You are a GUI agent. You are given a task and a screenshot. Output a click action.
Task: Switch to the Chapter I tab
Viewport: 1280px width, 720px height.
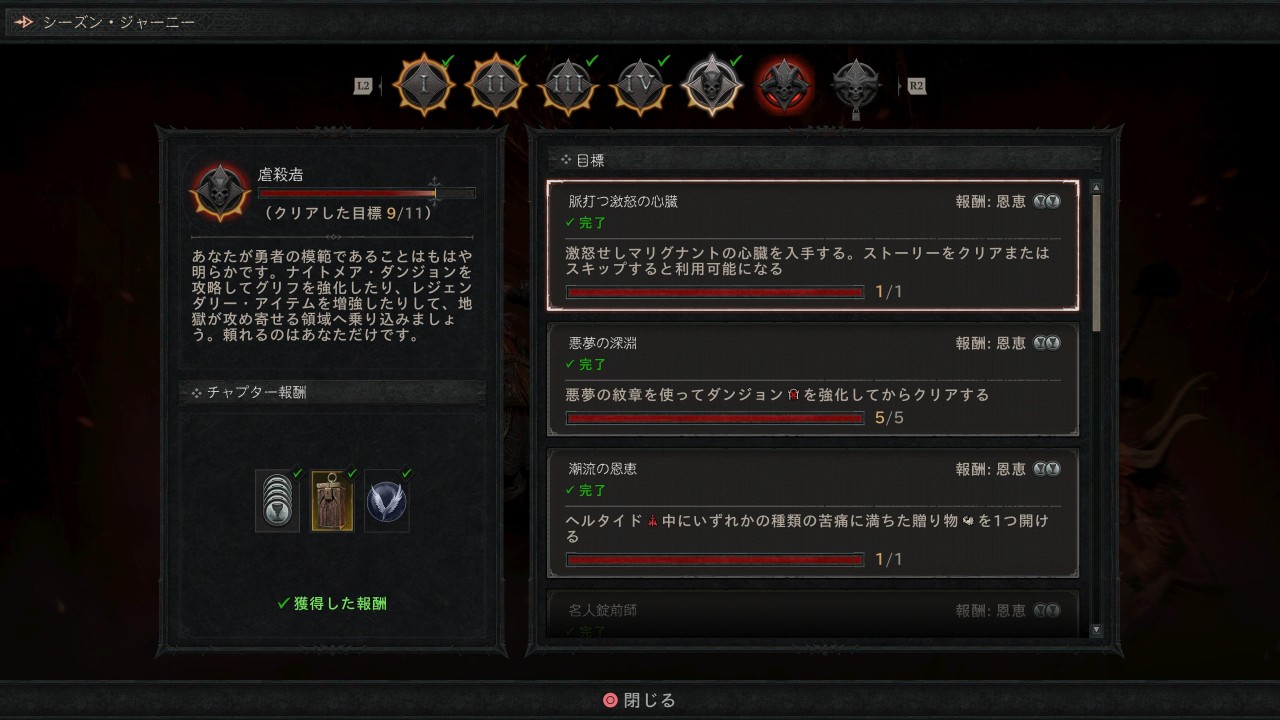pyautogui.click(x=424, y=86)
